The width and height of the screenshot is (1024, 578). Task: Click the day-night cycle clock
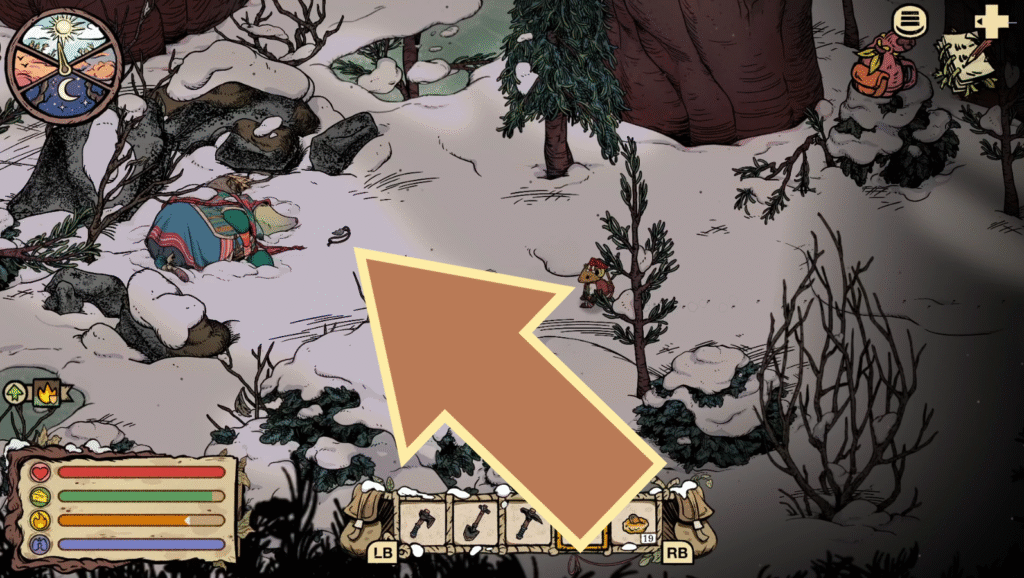(63, 61)
